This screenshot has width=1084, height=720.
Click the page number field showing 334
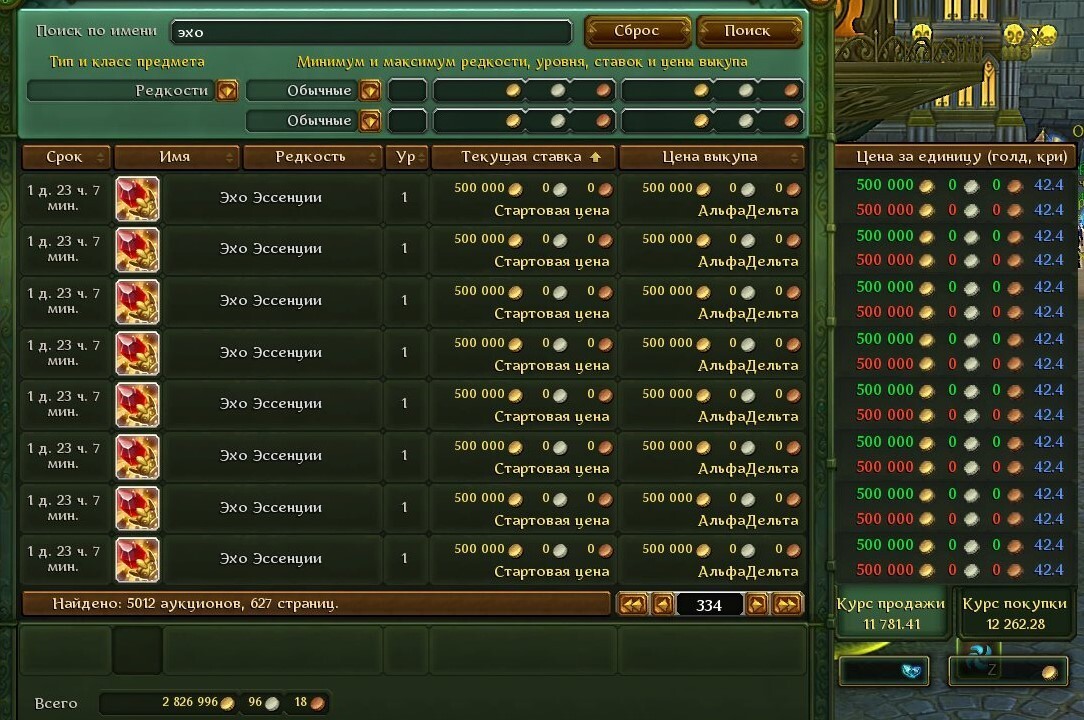click(x=709, y=605)
